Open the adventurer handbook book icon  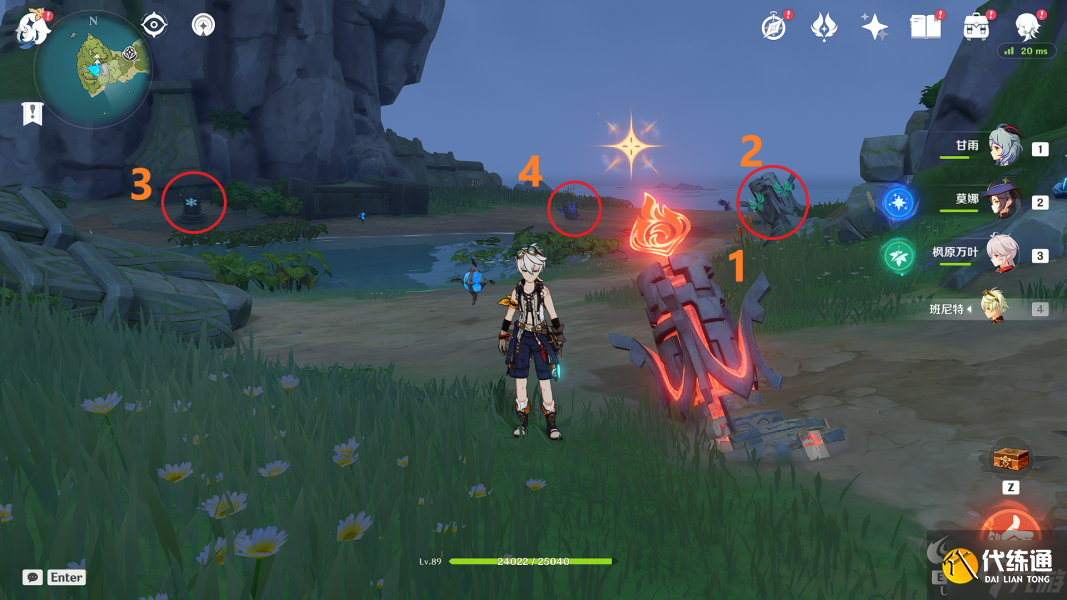(926, 27)
